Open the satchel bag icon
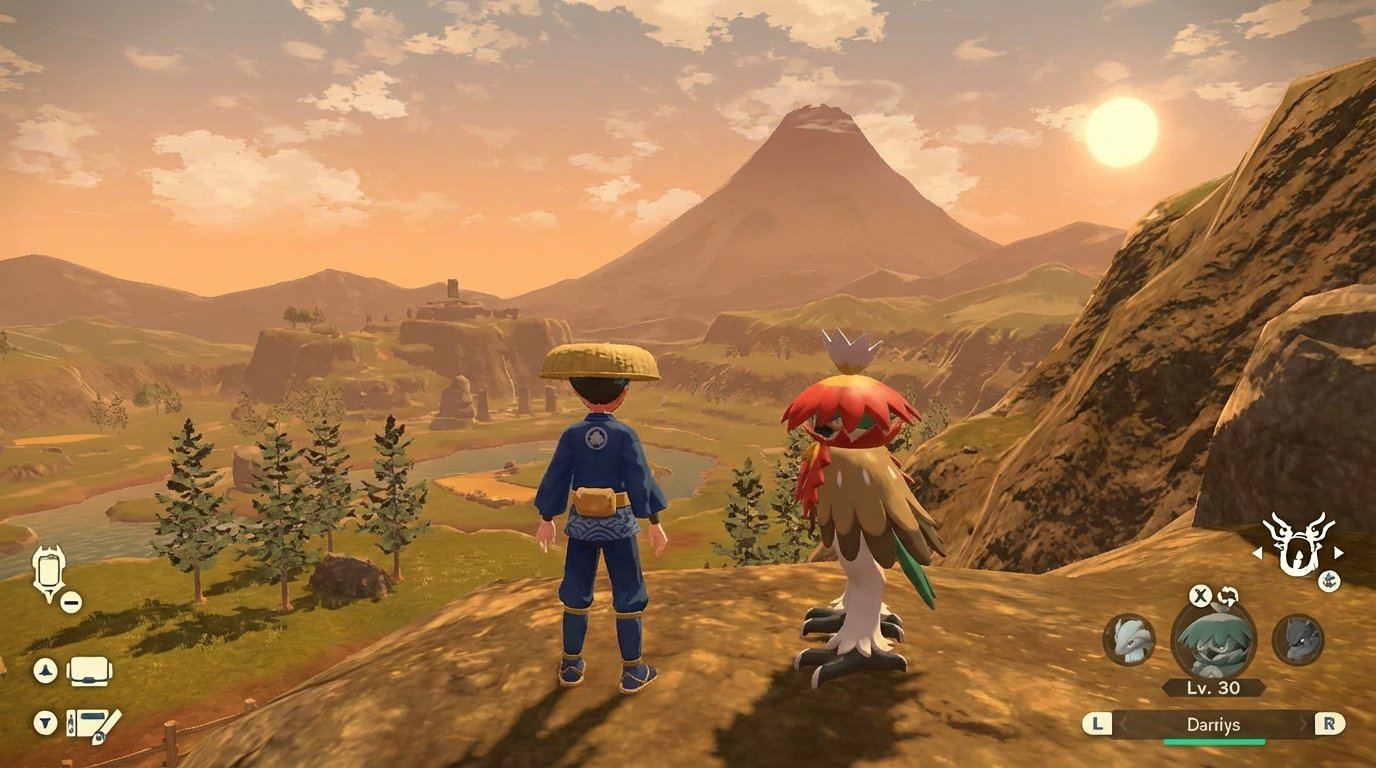 pos(87,672)
